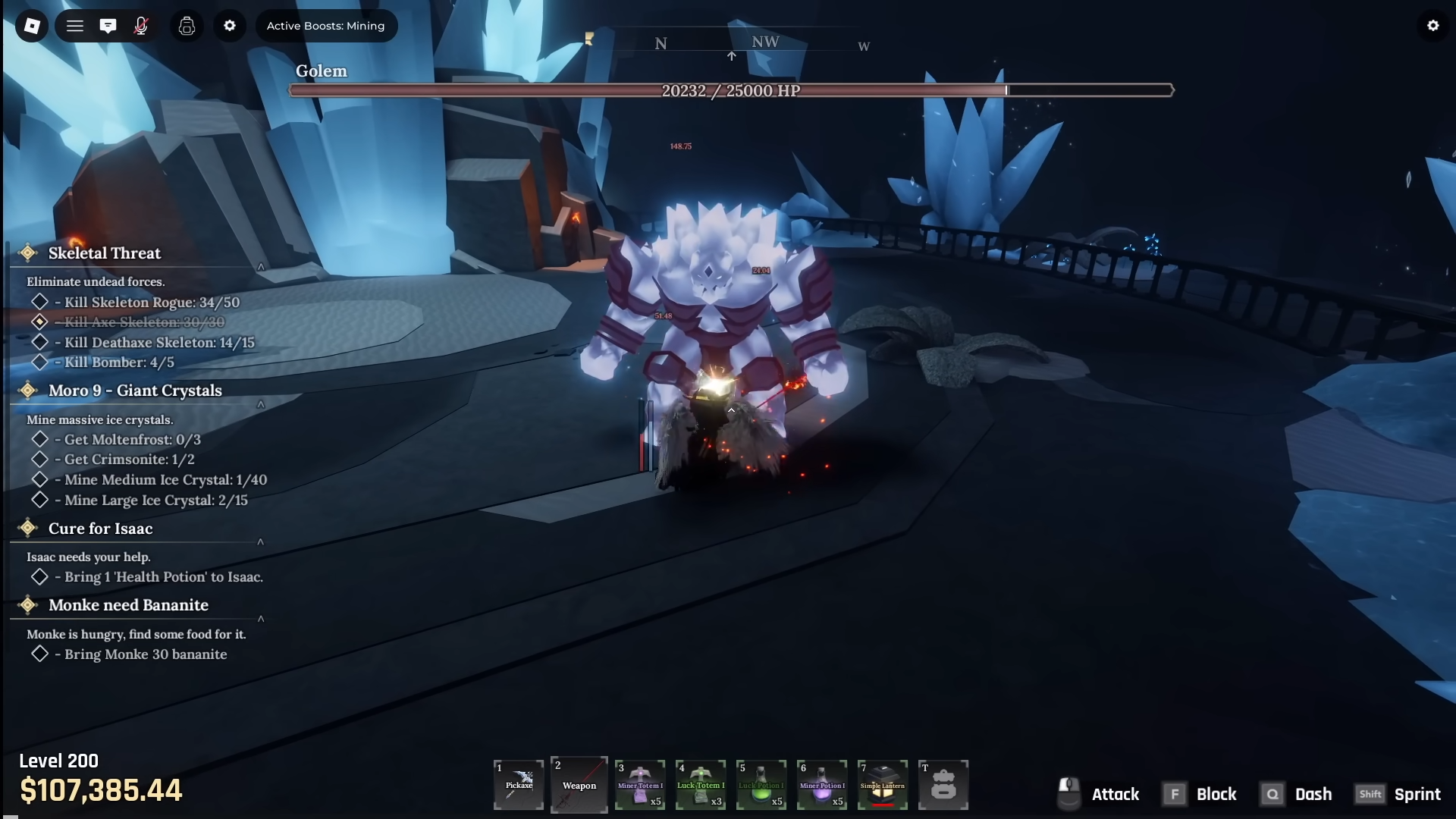Viewport: 1456px width, 819px height.
Task: Collapse the Moro 9 - Giant Crystals quest
Action: [x=261, y=404]
